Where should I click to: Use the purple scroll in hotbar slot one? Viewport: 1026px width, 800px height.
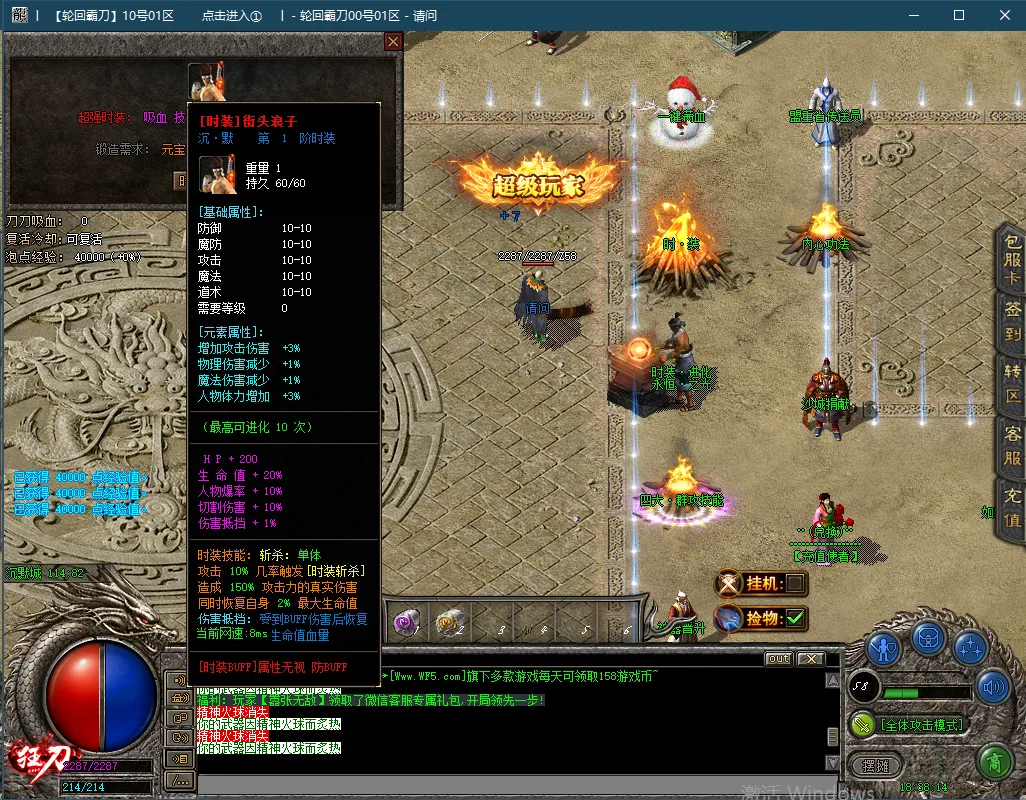[407, 622]
